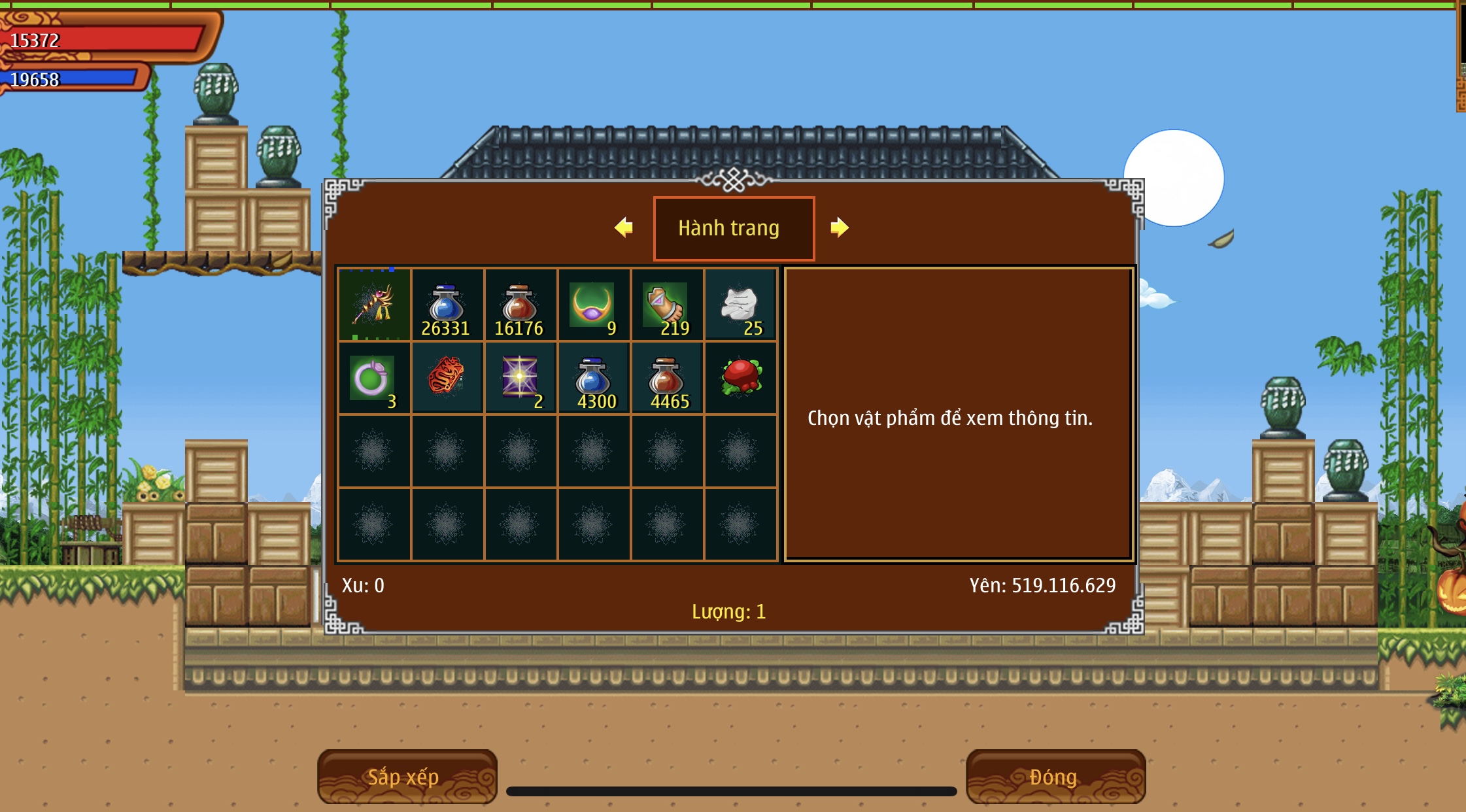
Task: Select the red tiger charm item
Action: (x=447, y=378)
